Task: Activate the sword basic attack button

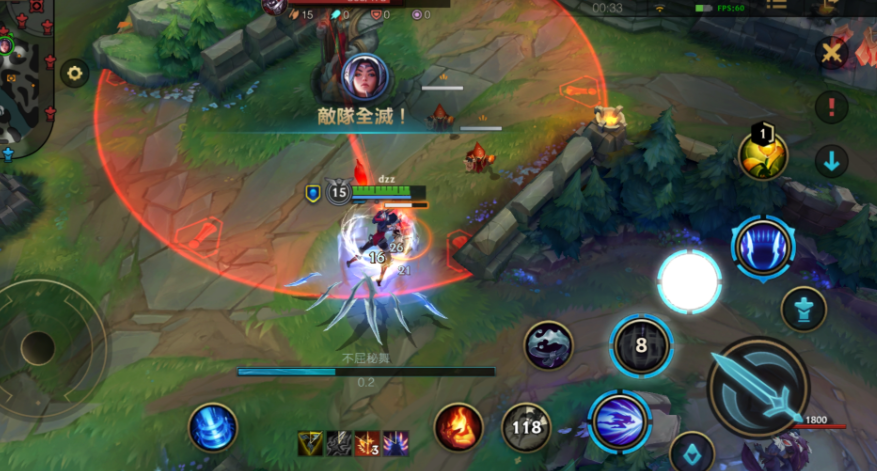Action: point(758,386)
